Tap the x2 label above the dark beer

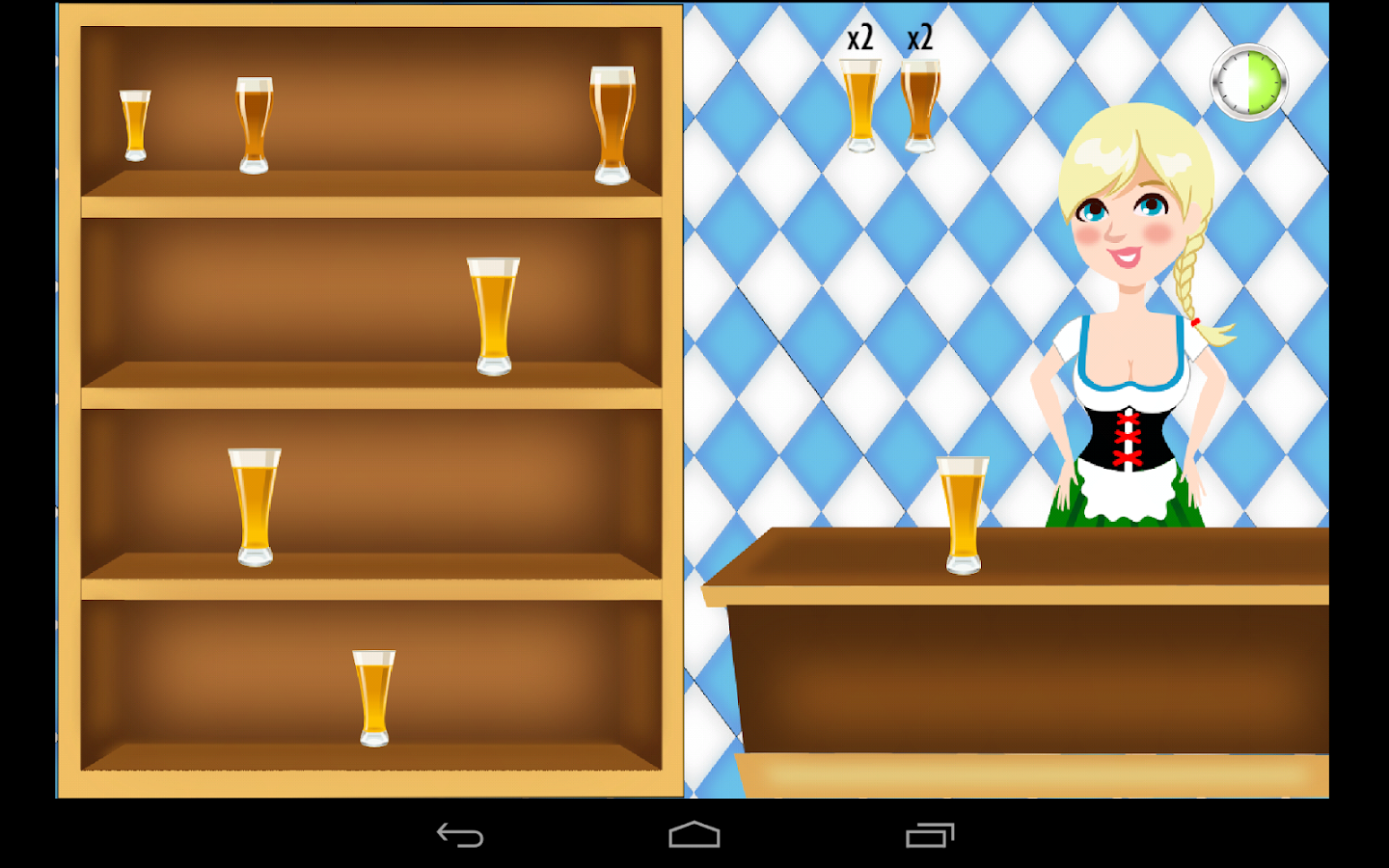click(x=919, y=39)
